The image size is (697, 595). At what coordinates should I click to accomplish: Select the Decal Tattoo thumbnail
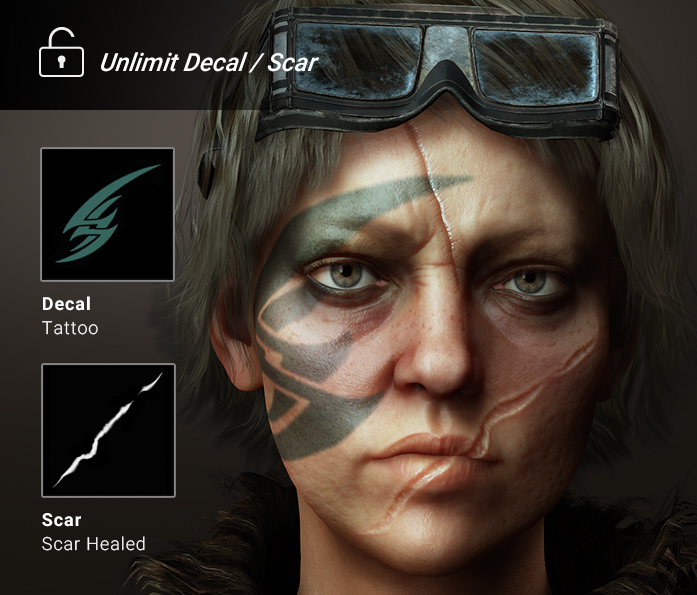click(x=108, y=214)
